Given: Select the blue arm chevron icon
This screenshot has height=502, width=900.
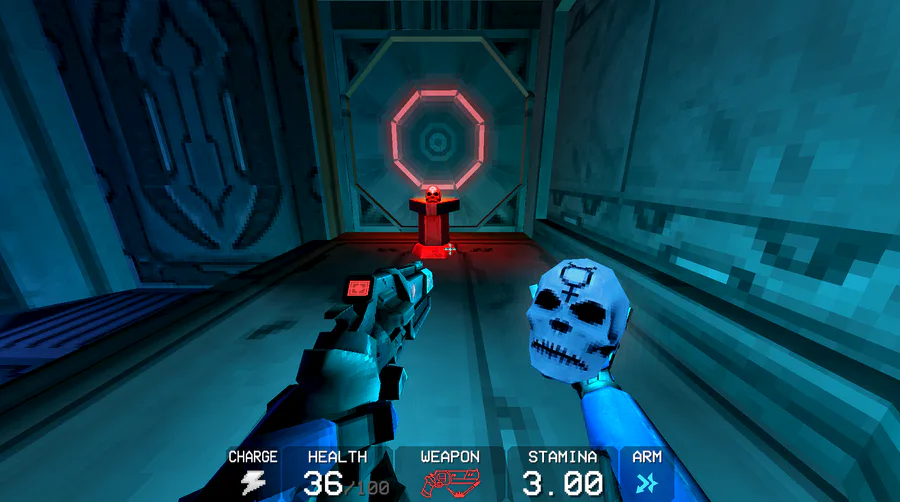Looking at the screenshot, I should [647, 484].
